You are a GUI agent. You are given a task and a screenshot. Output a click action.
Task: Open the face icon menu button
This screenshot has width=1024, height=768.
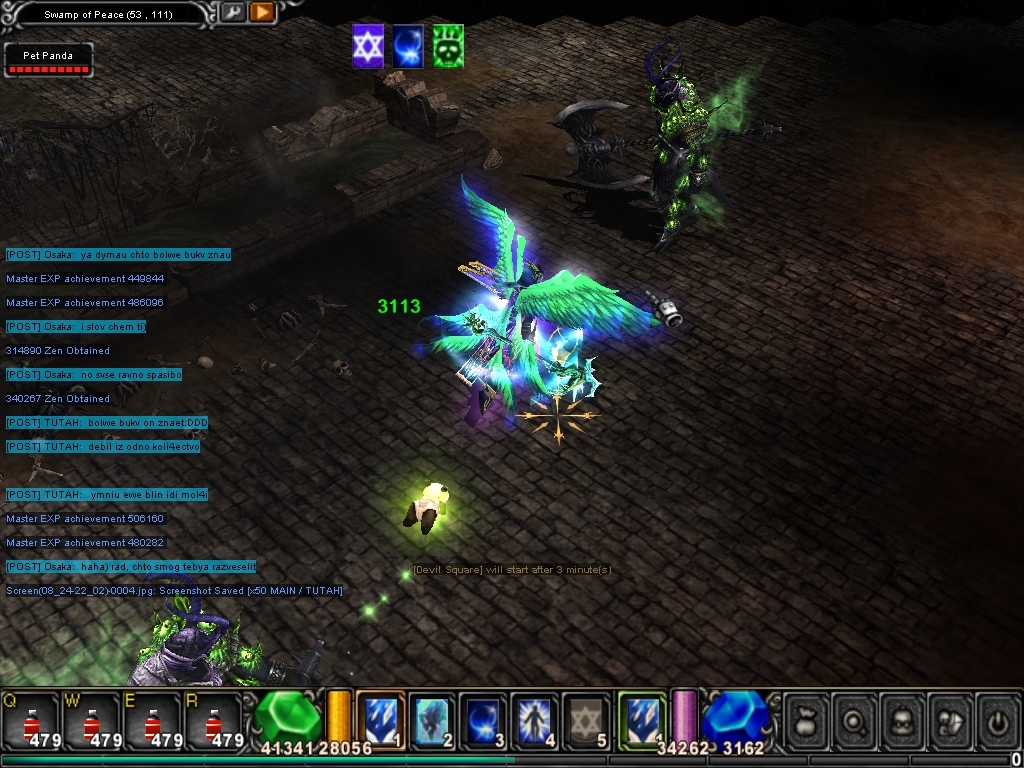coord(904,720)
